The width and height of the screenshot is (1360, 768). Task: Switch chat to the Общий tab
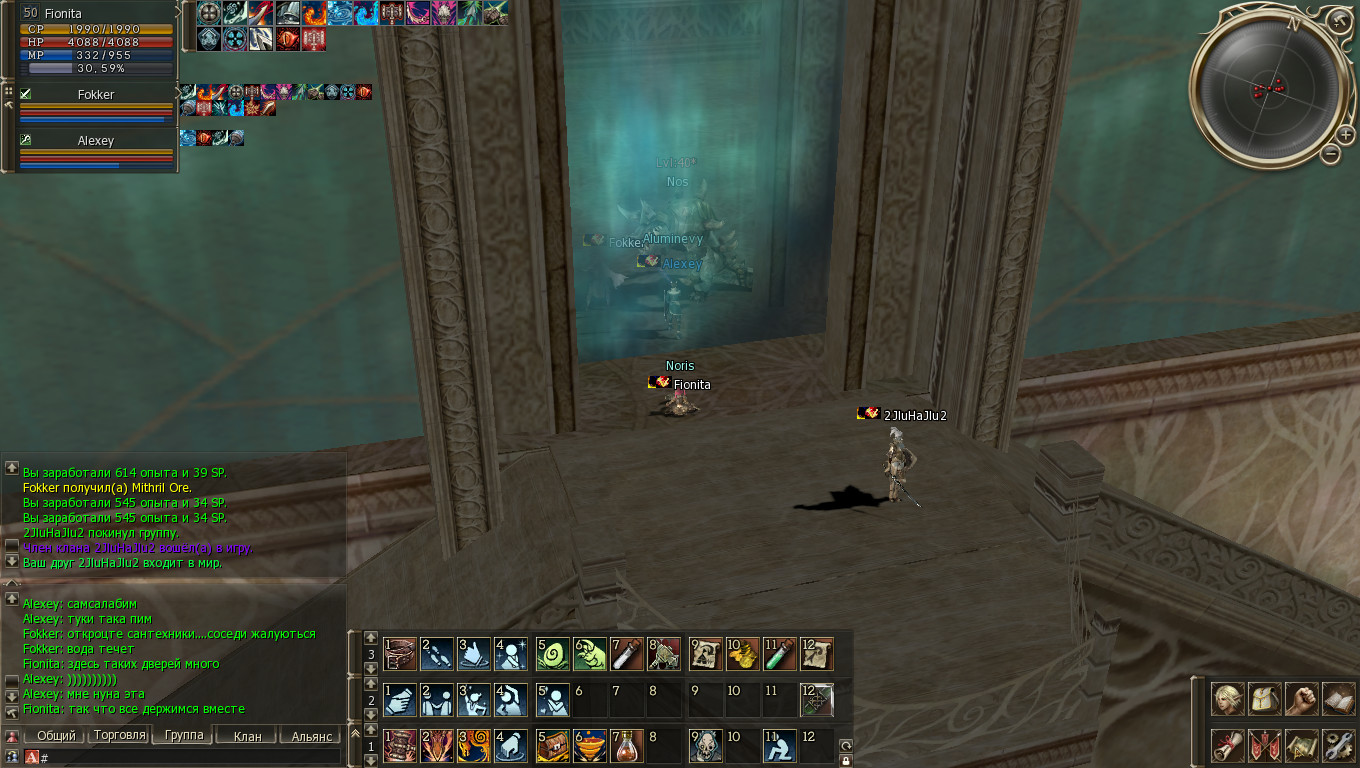click(x=56, y=736)
